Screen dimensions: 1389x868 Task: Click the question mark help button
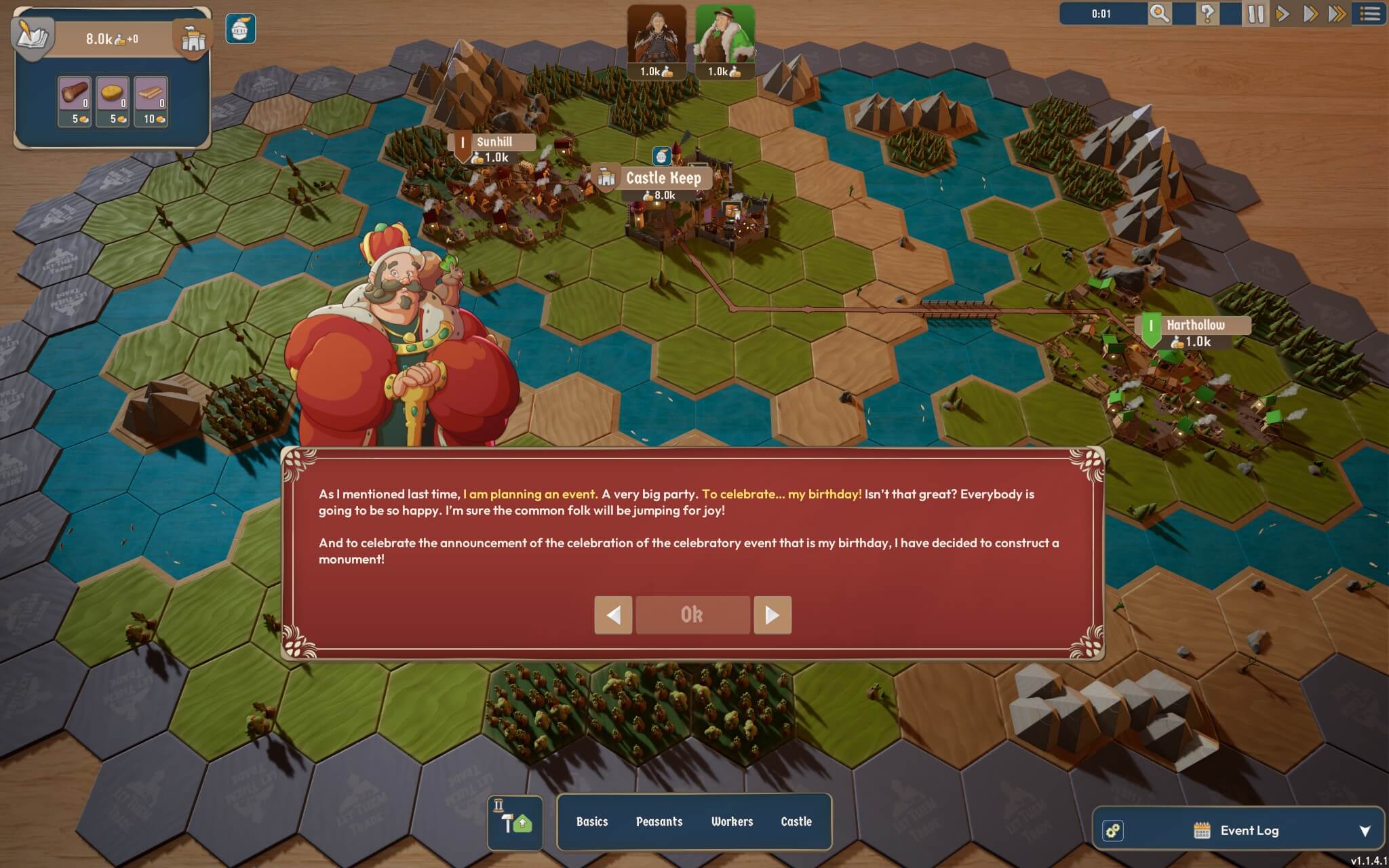point(1207,14)
